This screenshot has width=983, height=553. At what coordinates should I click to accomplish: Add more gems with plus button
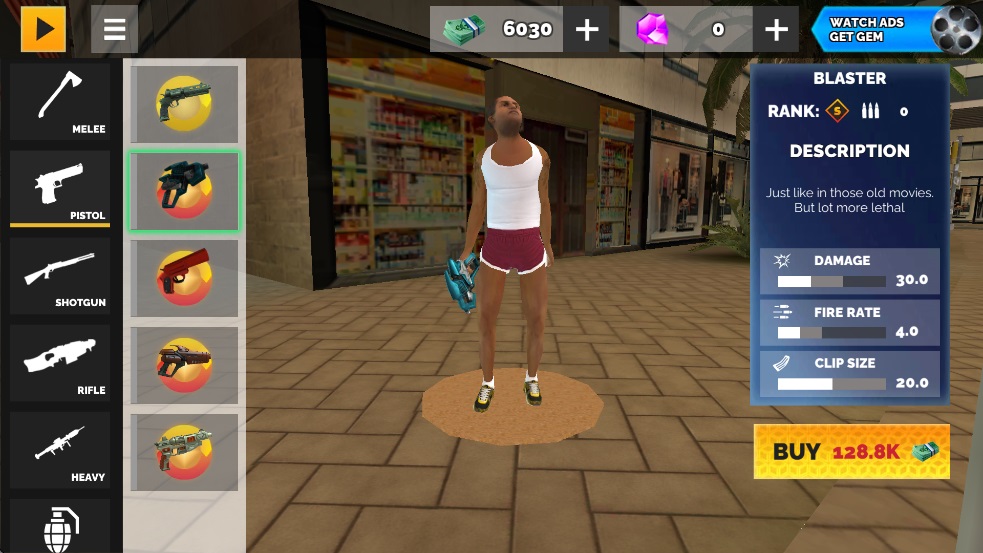[776, 30]
